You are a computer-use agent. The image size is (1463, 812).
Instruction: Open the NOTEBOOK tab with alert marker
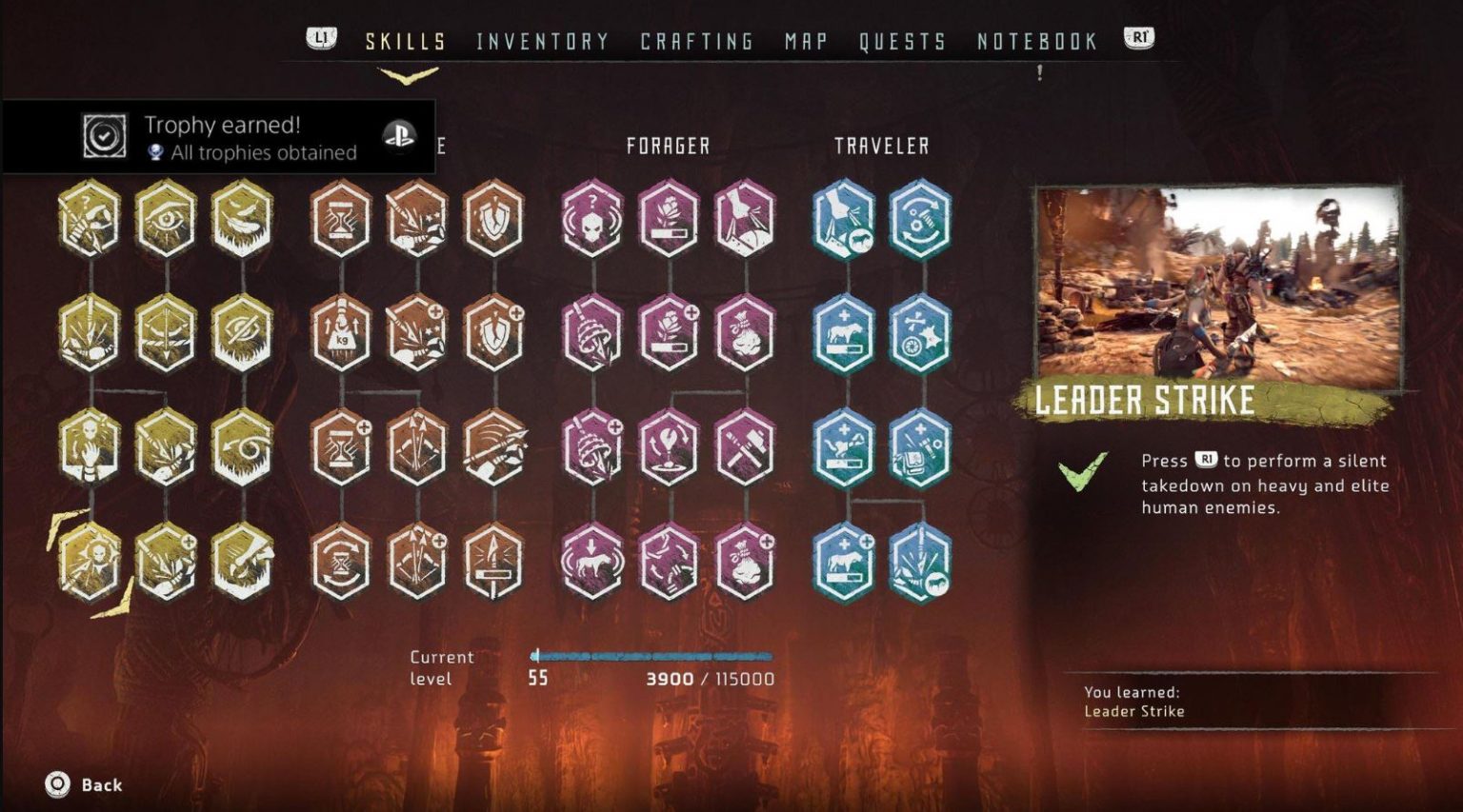1035,41
